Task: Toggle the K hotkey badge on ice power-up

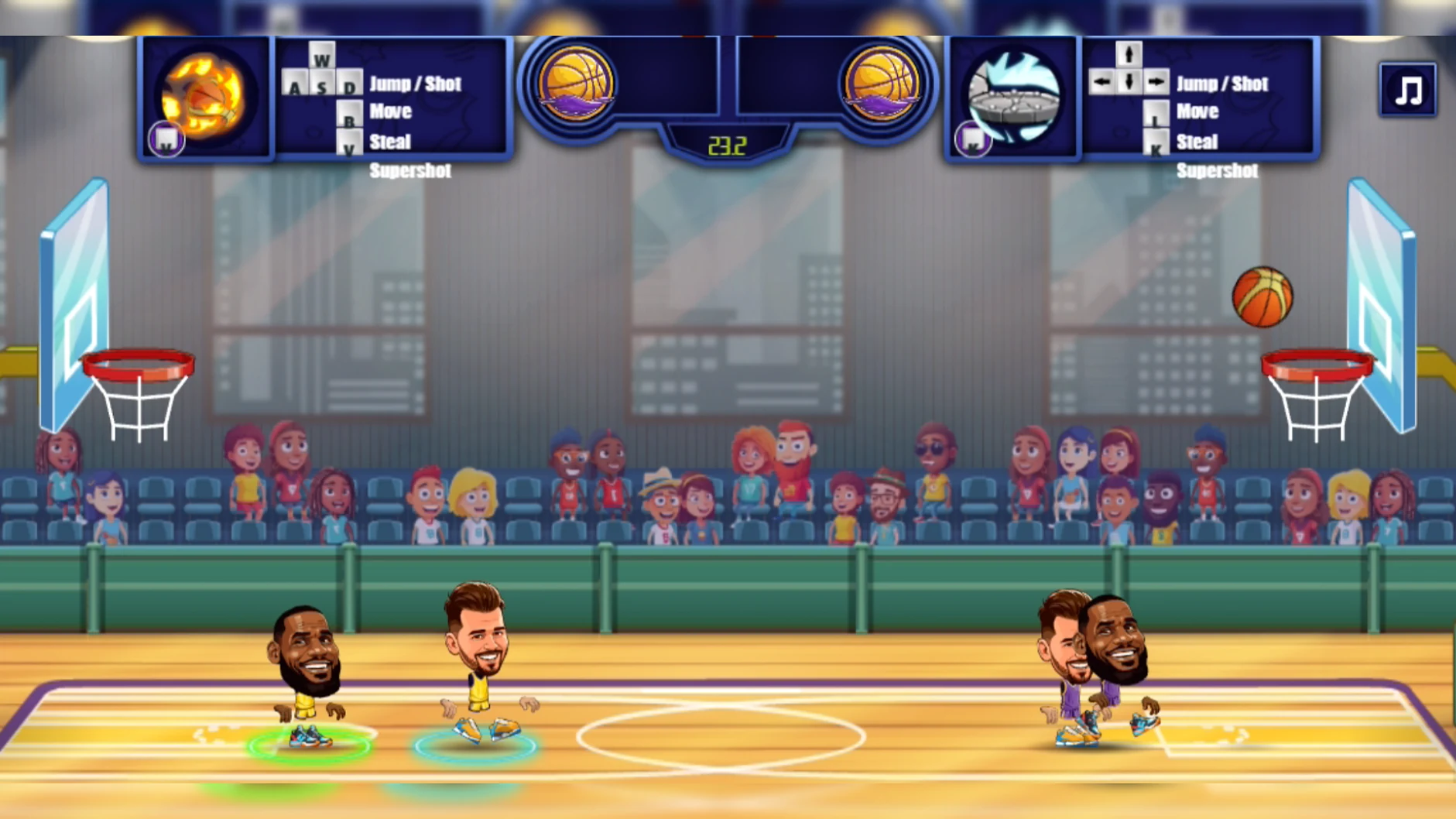Action: [971, 141]
